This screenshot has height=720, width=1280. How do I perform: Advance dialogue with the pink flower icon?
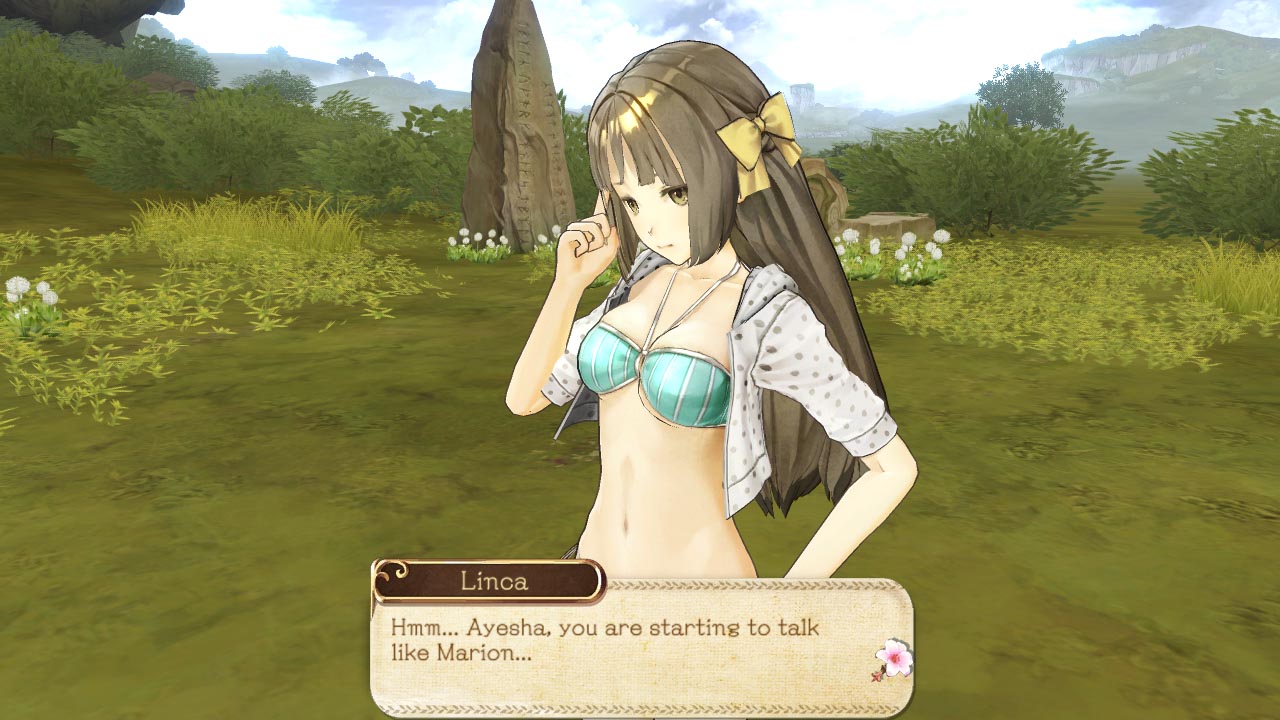pyautogui.click(x=893, y=660)
